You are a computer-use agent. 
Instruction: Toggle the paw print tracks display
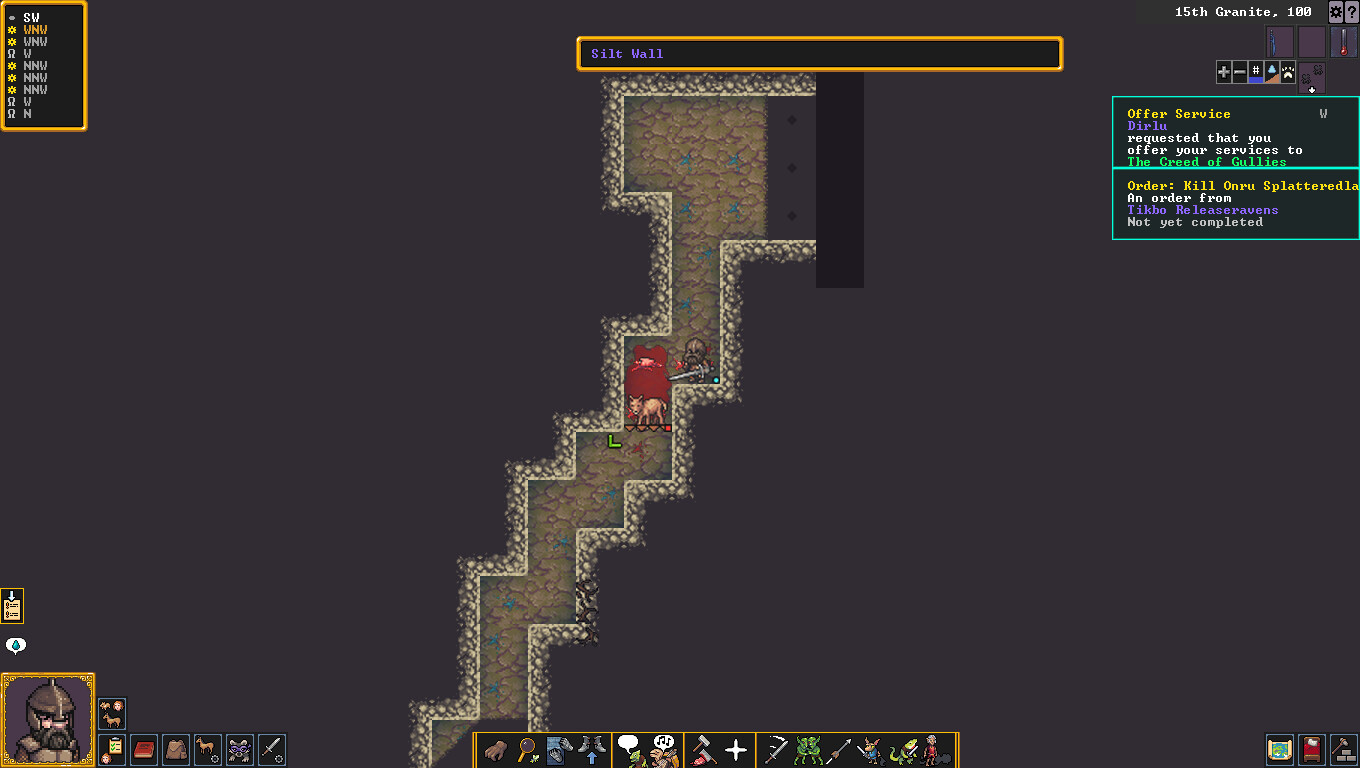click(1288, 72)
